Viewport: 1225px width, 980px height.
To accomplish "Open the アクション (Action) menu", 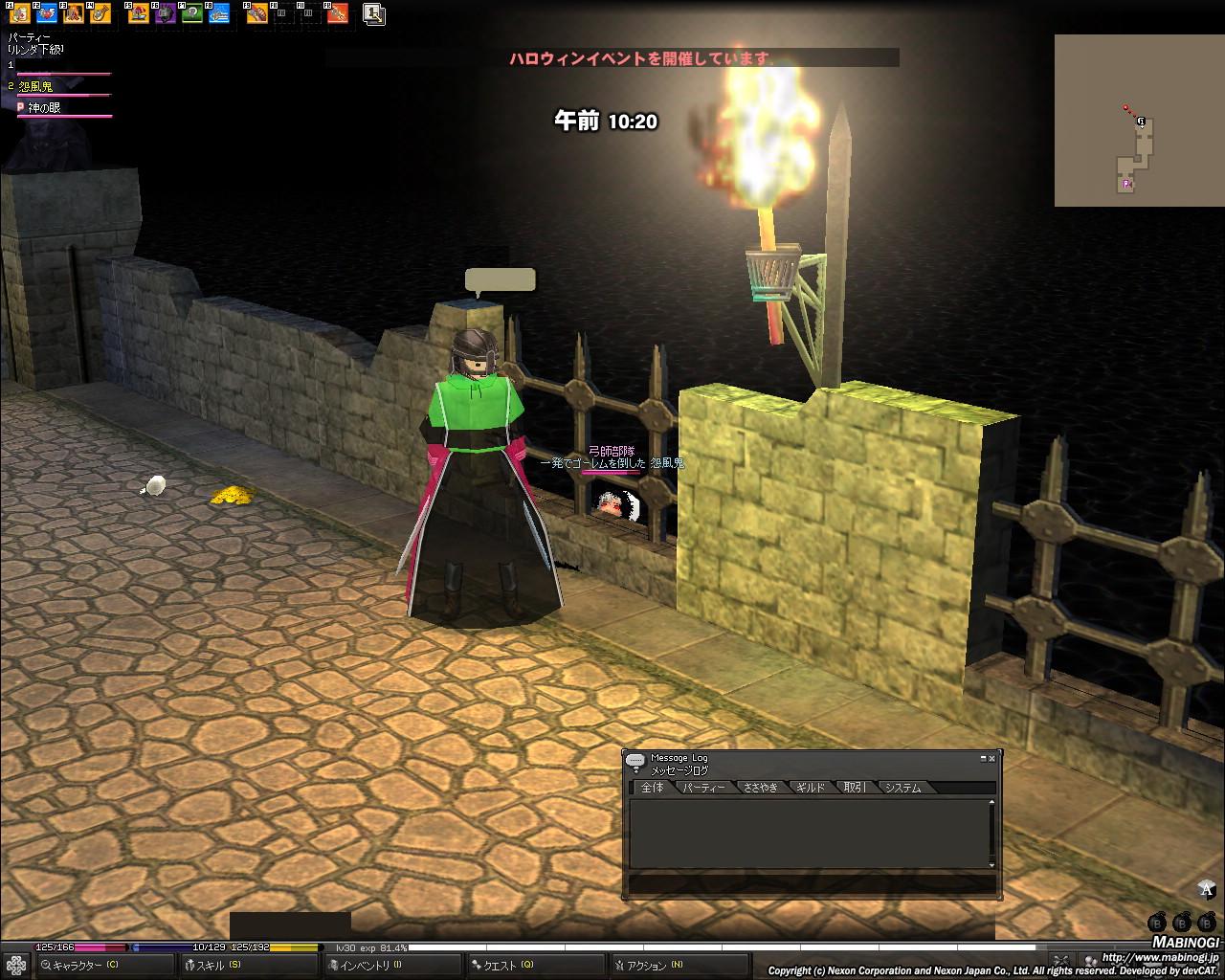I will coord(655,966).
